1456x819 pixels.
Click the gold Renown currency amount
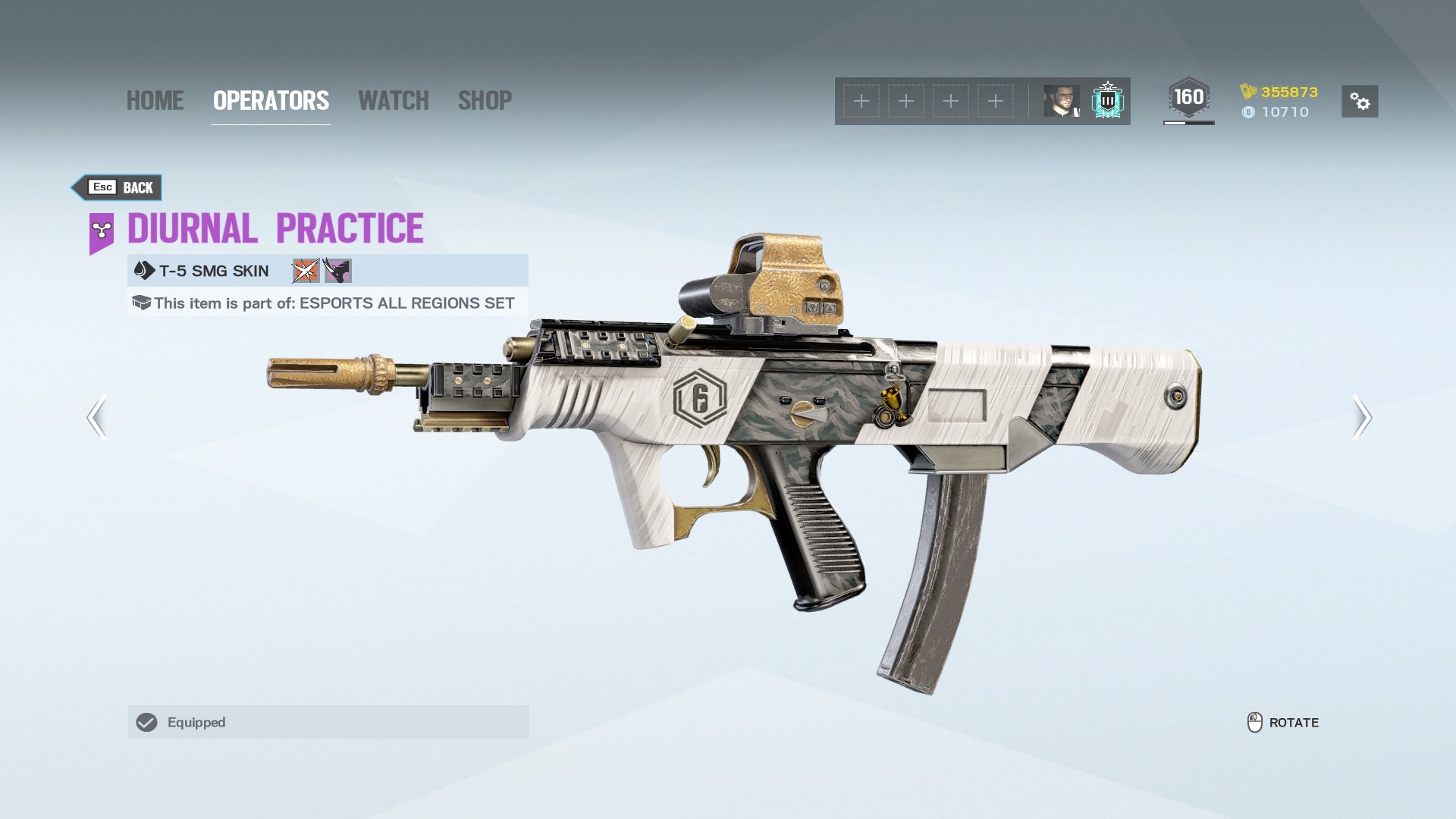click(1288, 93)
